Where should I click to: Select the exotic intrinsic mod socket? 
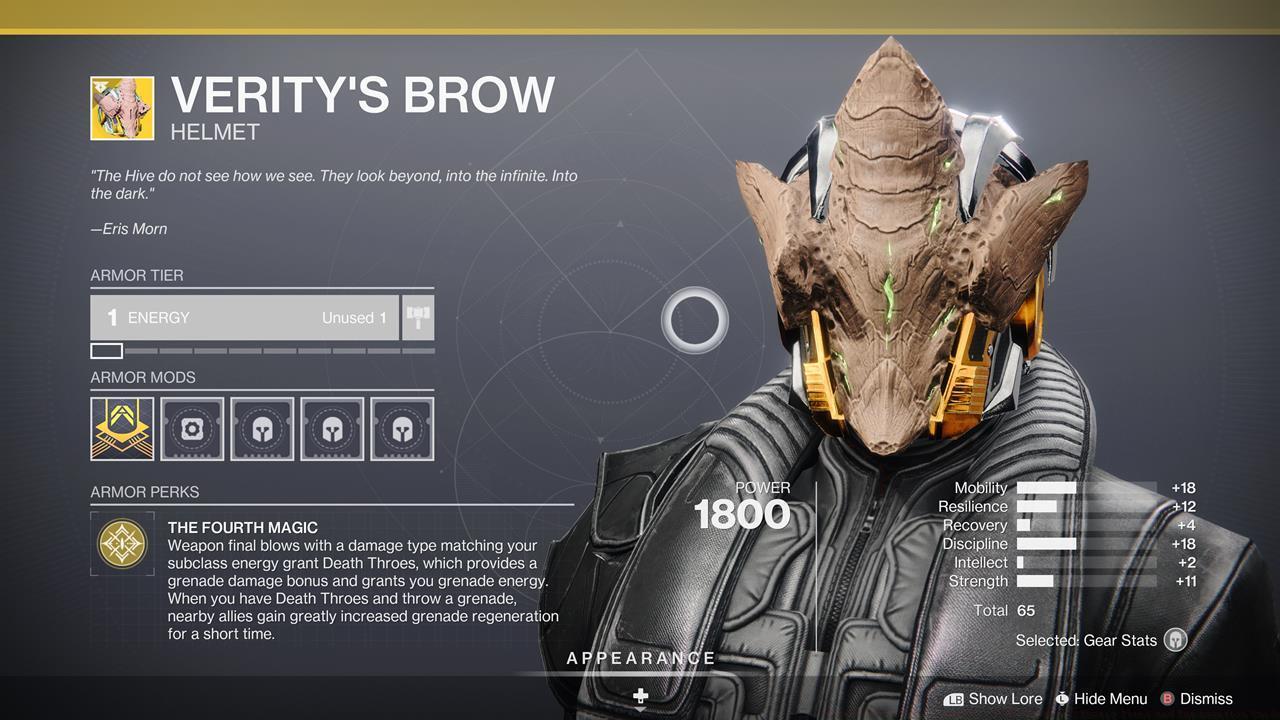(121, 429)
